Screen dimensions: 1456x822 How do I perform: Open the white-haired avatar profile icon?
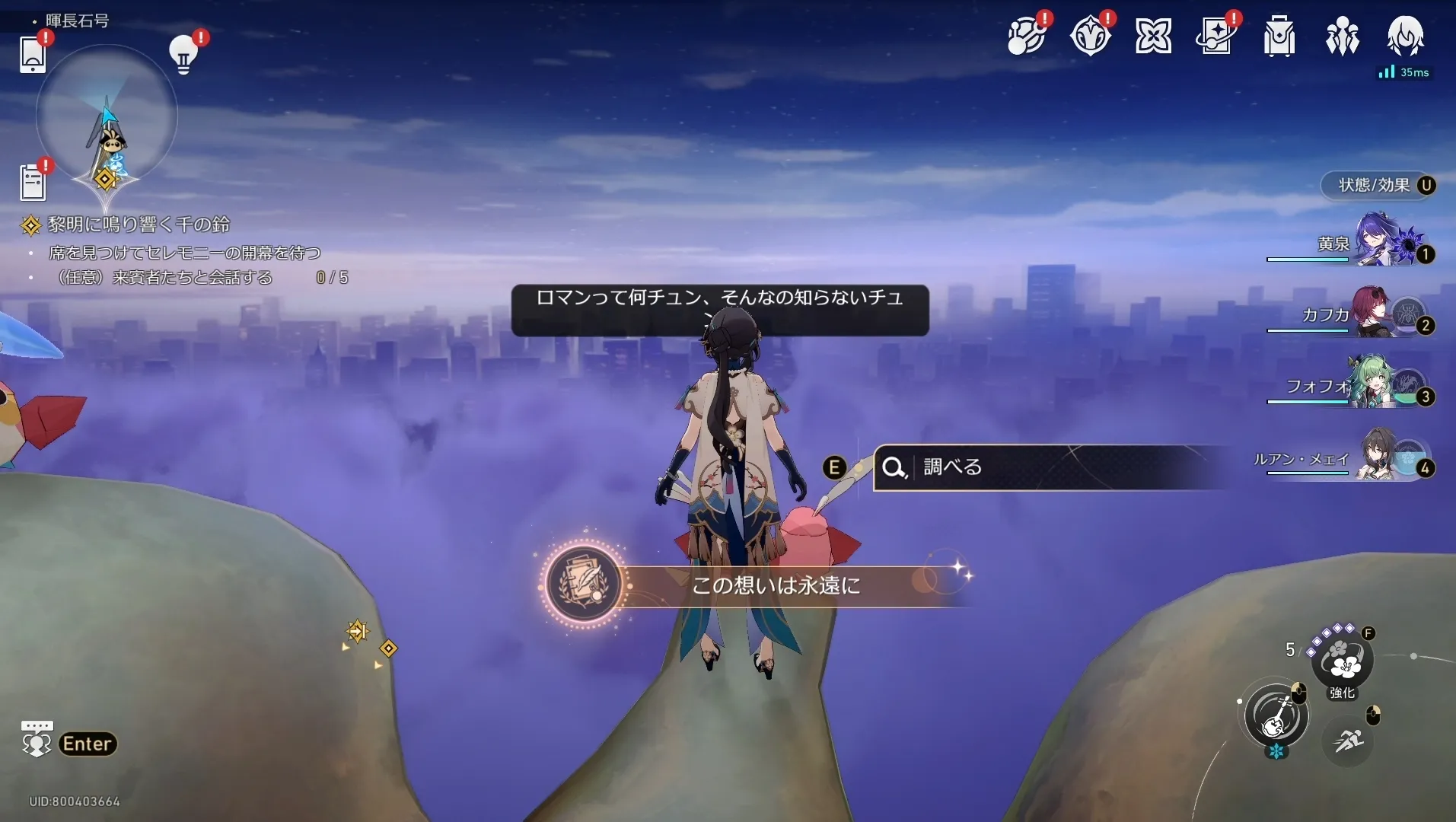(1405, 37)
